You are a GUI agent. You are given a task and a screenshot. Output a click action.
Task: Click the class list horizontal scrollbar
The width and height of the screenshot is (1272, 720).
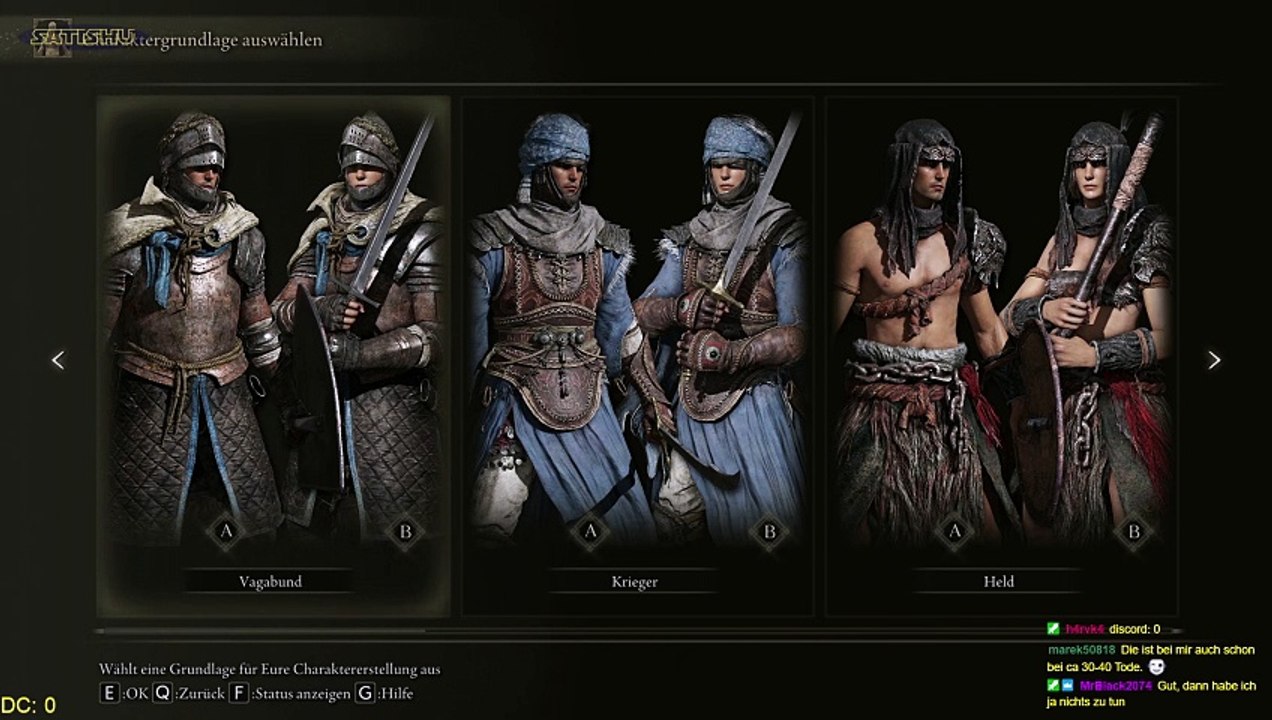tap(260, 631)
